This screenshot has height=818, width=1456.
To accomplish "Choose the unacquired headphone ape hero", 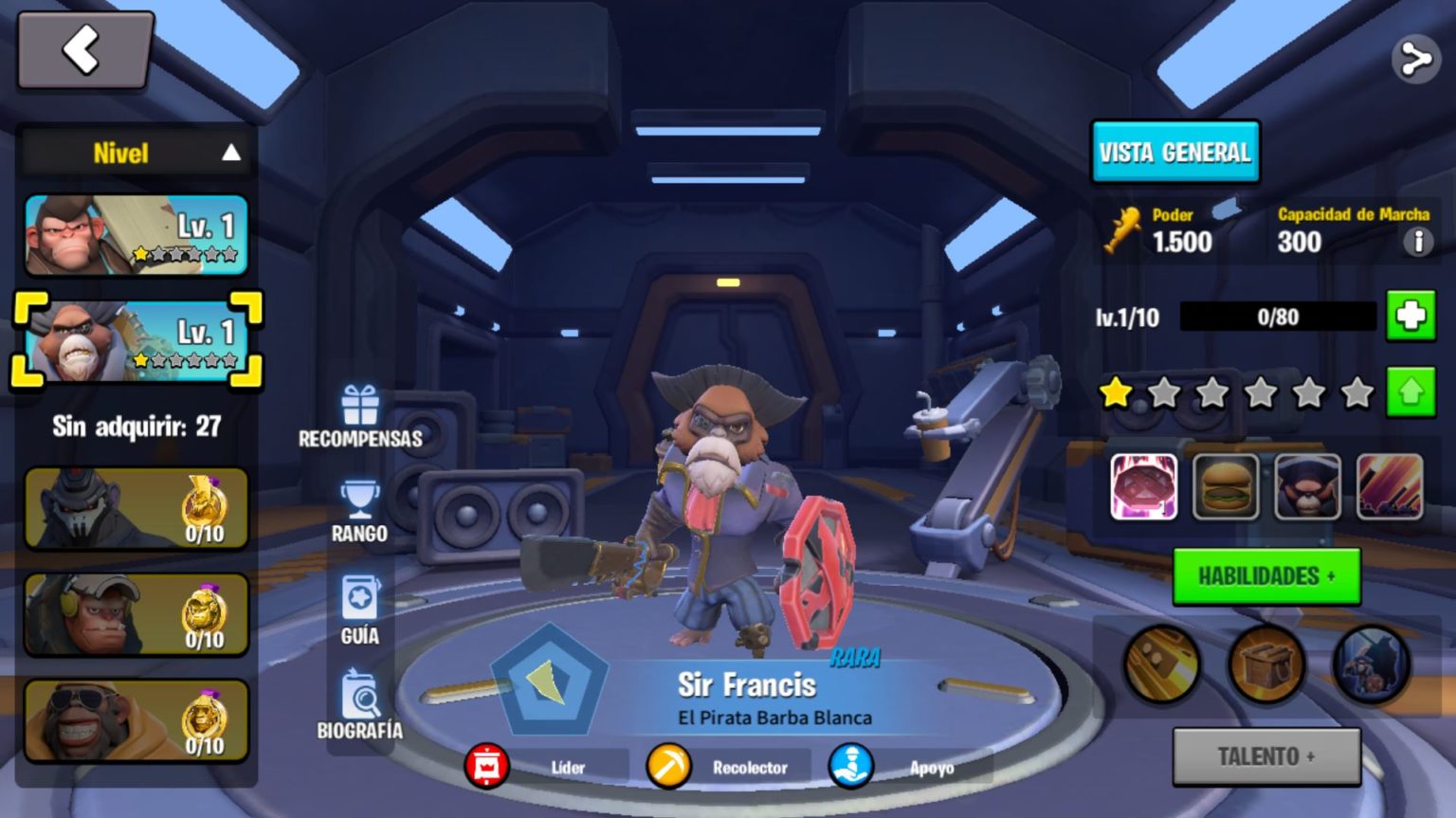I will (x=136, y=615).
